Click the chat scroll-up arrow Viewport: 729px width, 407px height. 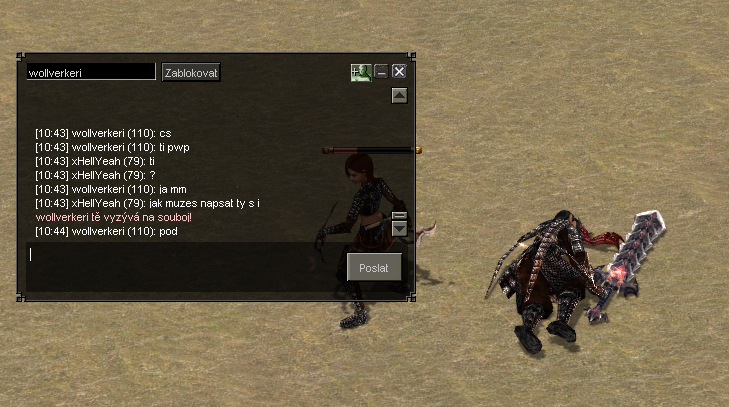click(399, 96)
